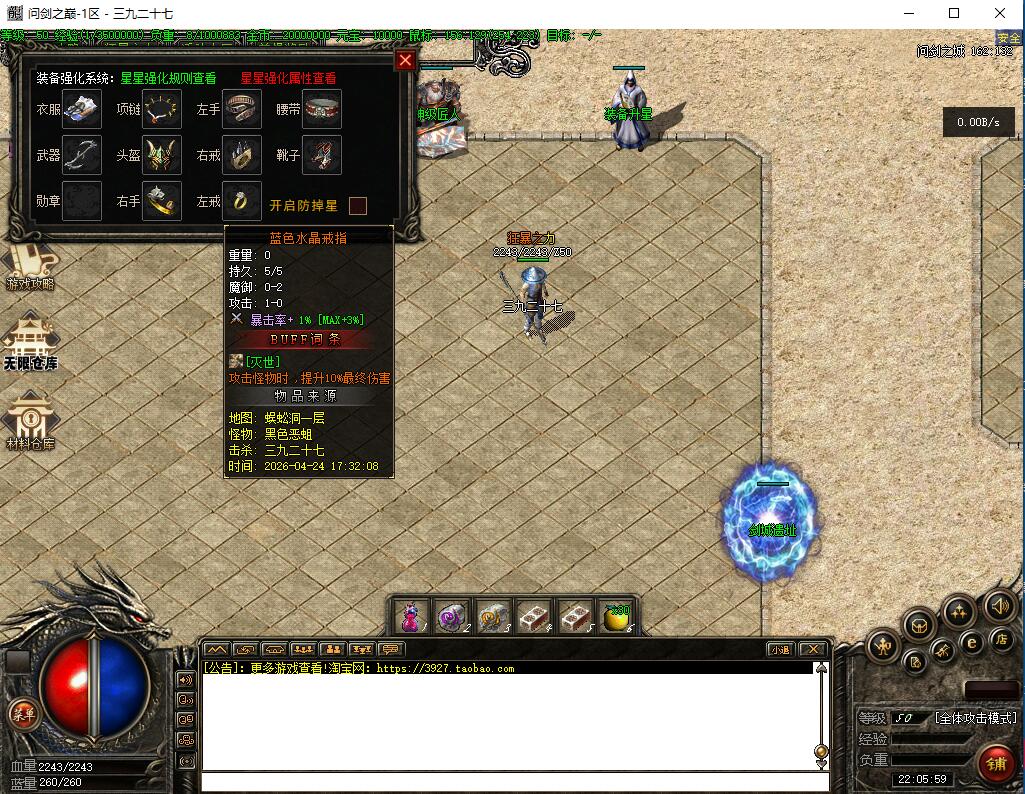Toggle the speaker sound button

(x=999, y=605)
